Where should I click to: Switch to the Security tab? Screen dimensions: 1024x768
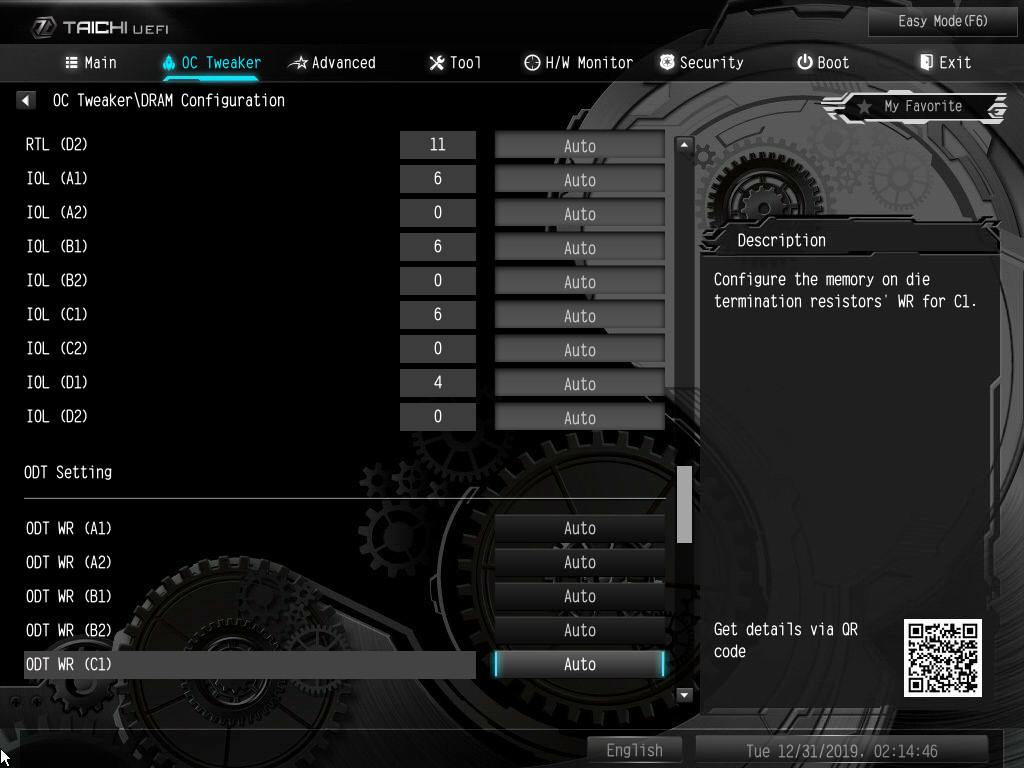point(701,62)
